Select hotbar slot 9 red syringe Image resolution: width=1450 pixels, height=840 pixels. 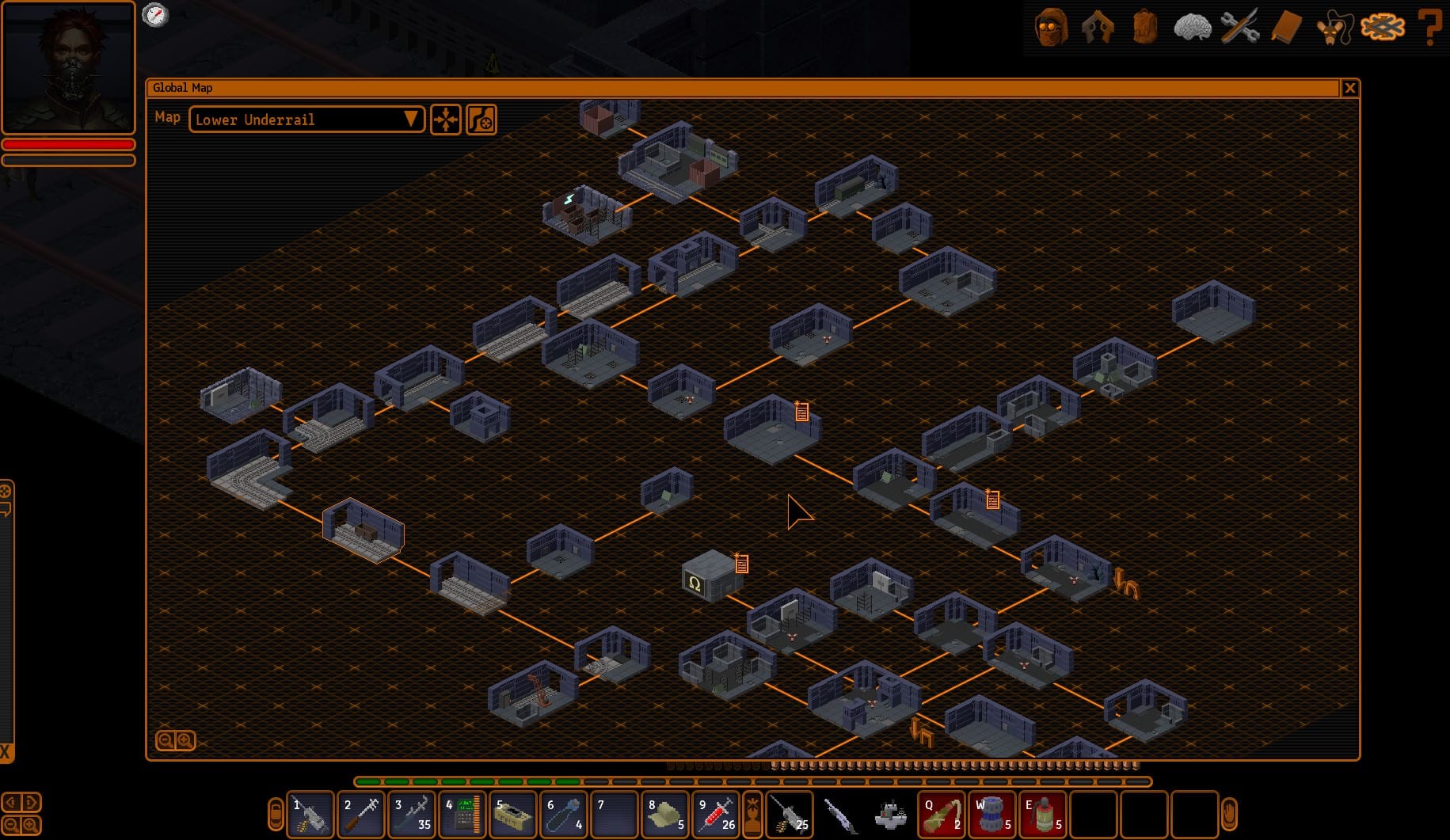[716, 814]
